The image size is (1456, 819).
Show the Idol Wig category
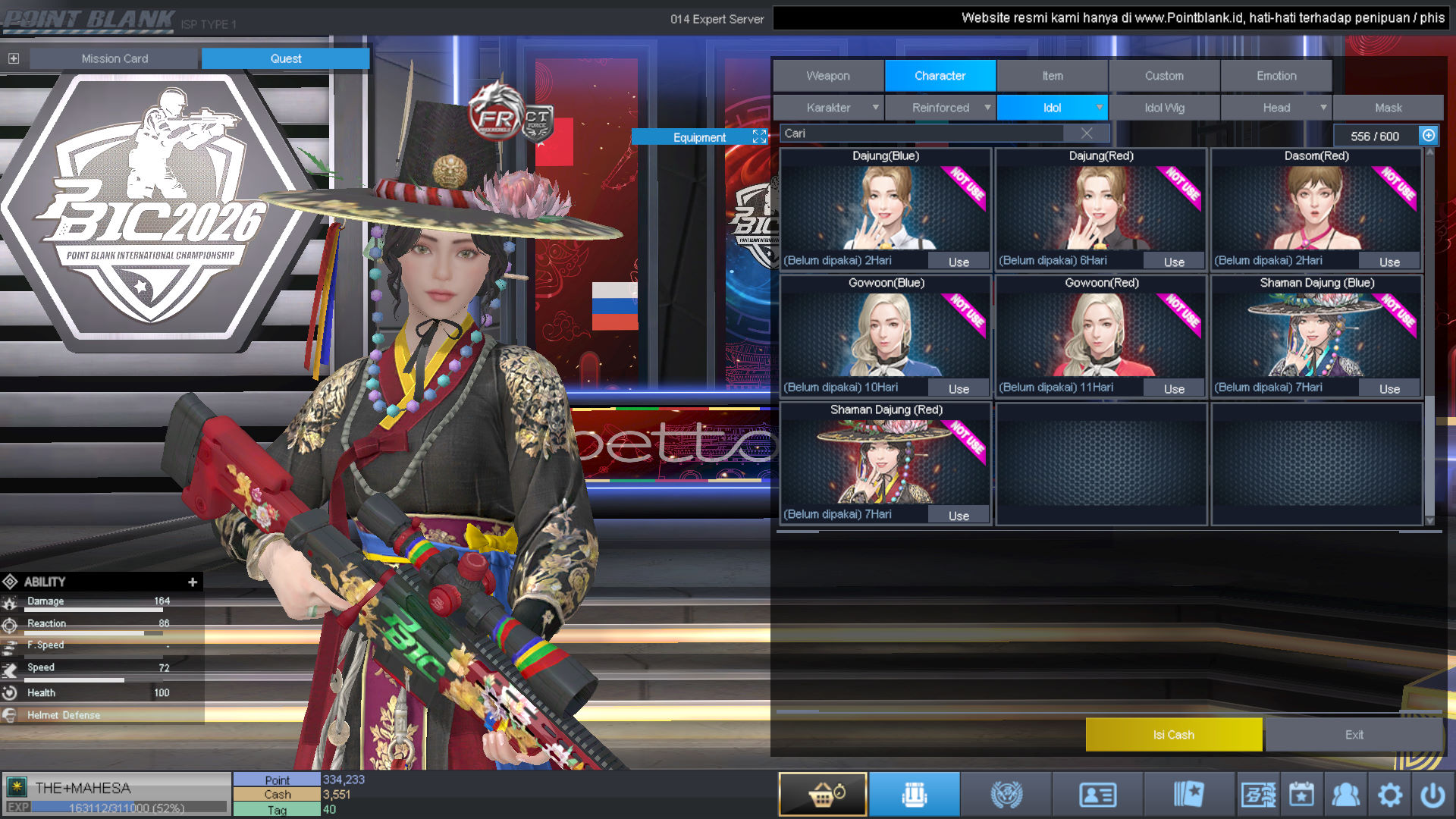1164,108
